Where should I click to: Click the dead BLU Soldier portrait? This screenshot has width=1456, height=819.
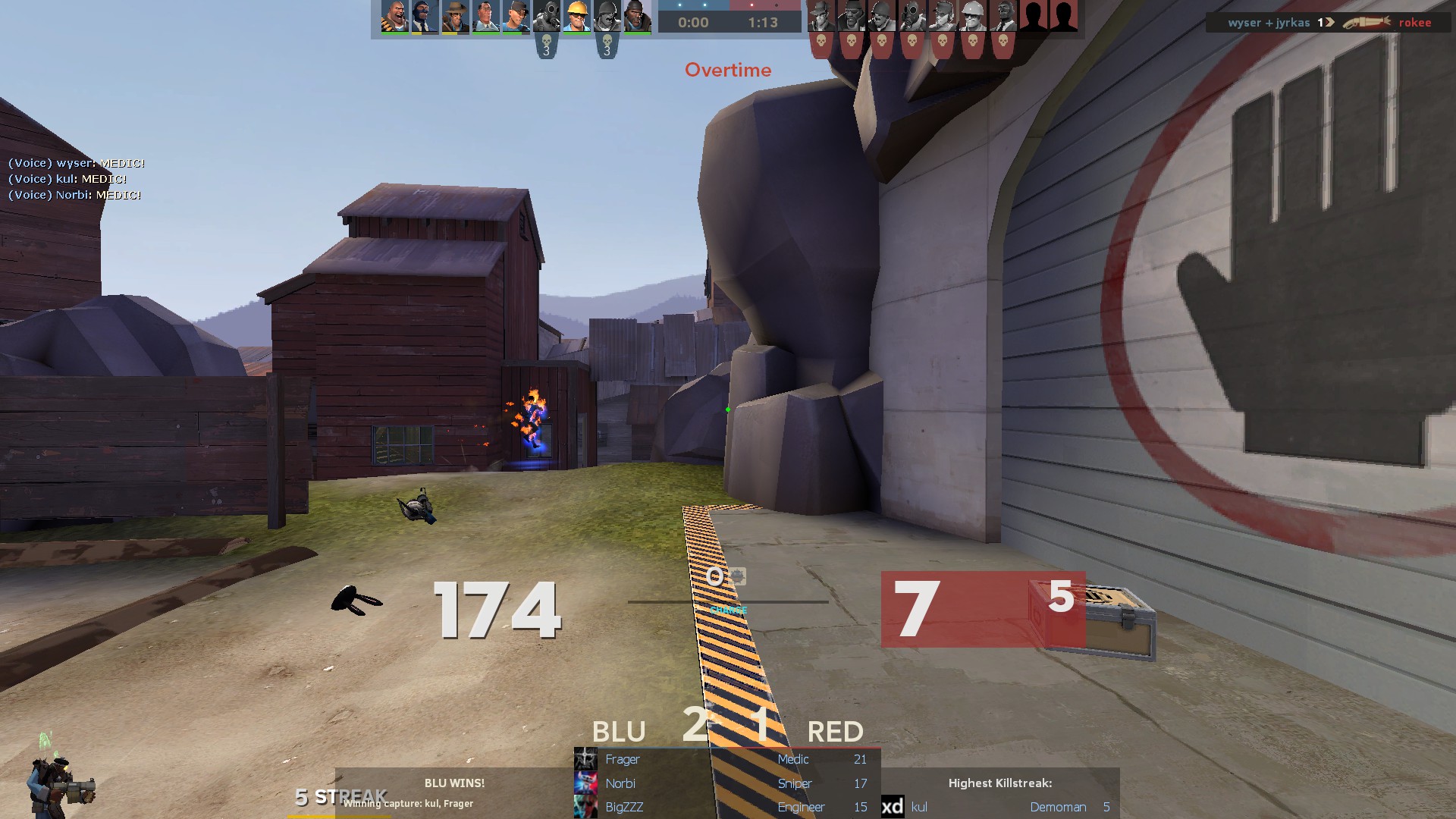coord(607,17)
